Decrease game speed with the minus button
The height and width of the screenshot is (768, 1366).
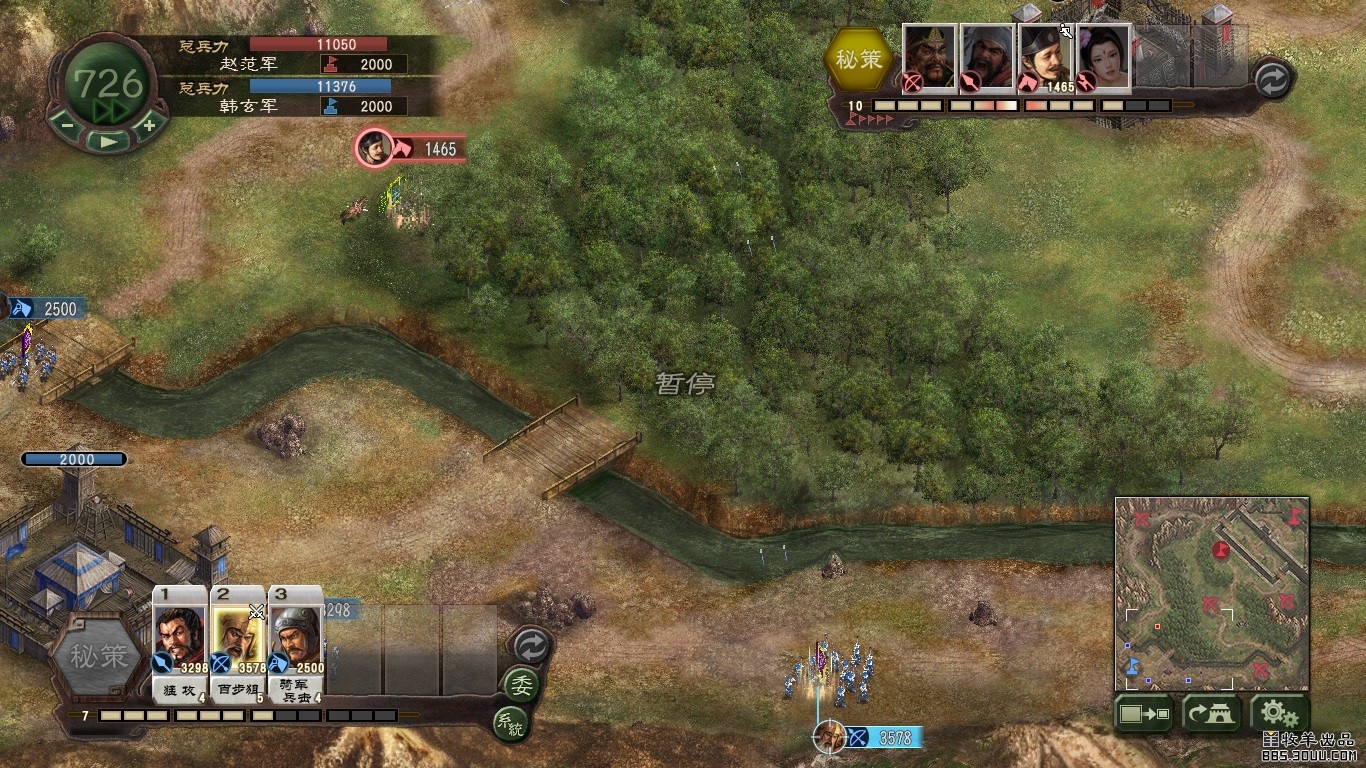pyautogui.click(x=66, y=126)
